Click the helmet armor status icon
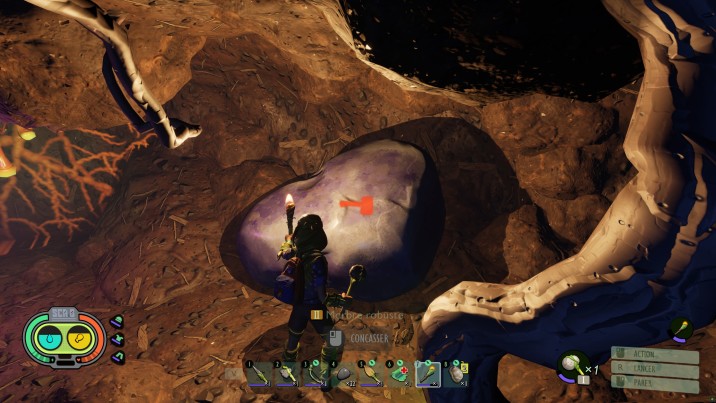Screen dimensions: 716x403 coord(118,322)
